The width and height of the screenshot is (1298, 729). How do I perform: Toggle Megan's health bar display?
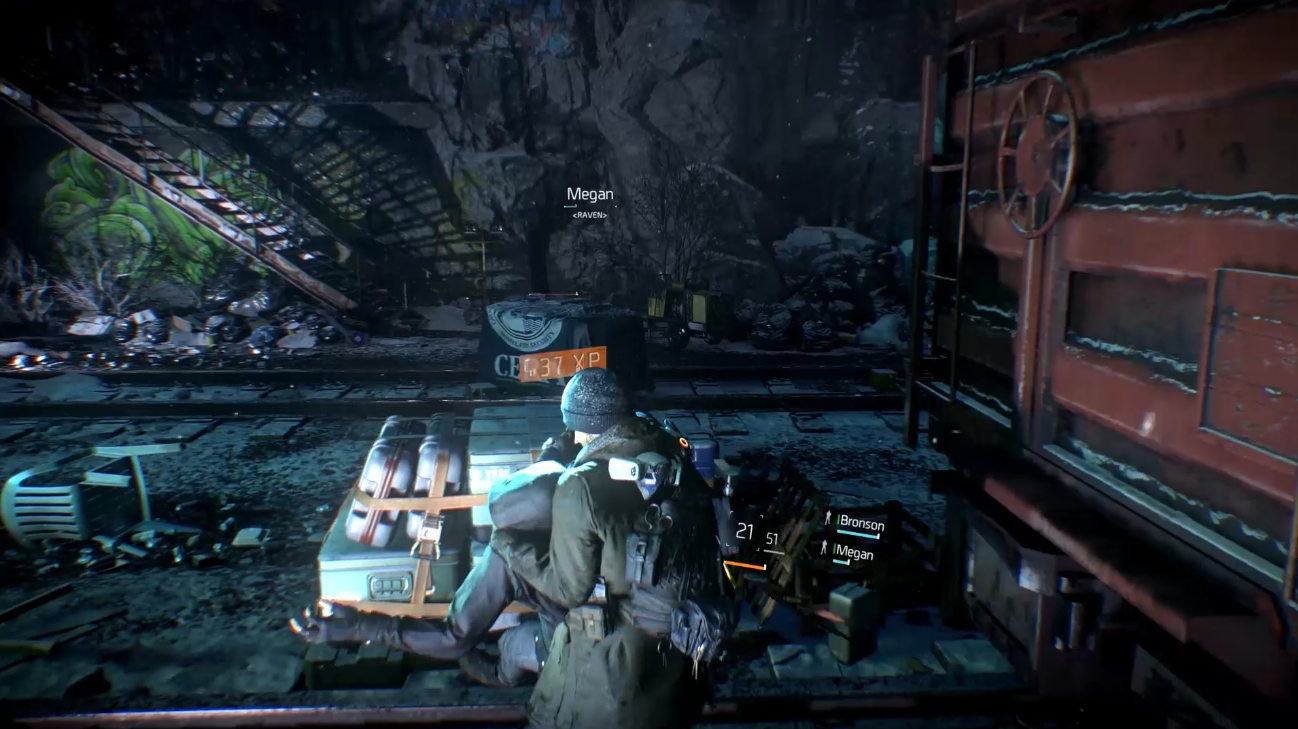pos(840,561)
